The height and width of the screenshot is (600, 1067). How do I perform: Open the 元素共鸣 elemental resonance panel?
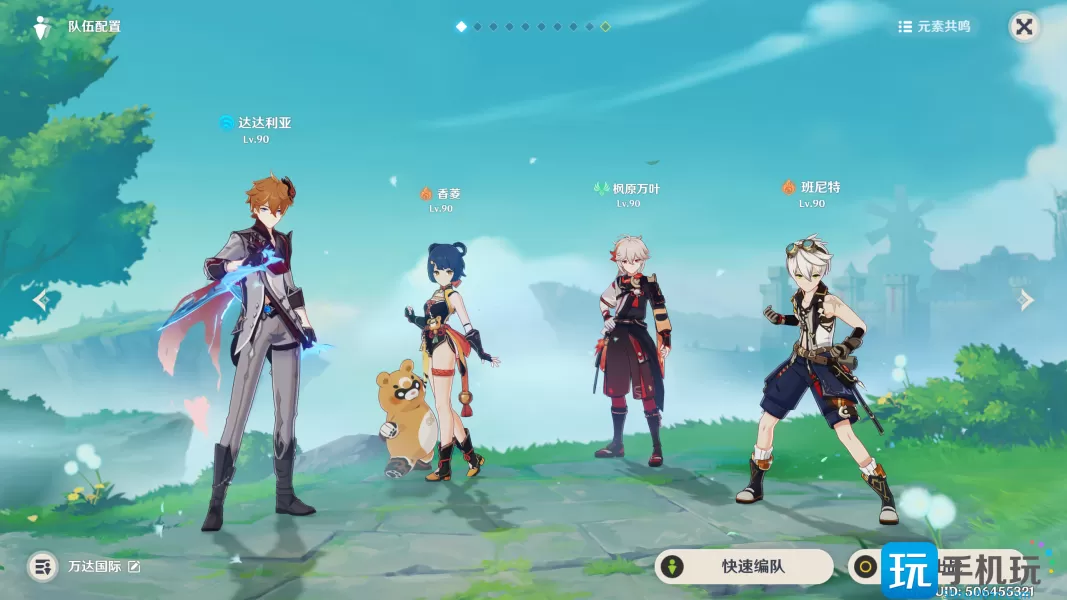pyautogui.click(x=934, y=27)
